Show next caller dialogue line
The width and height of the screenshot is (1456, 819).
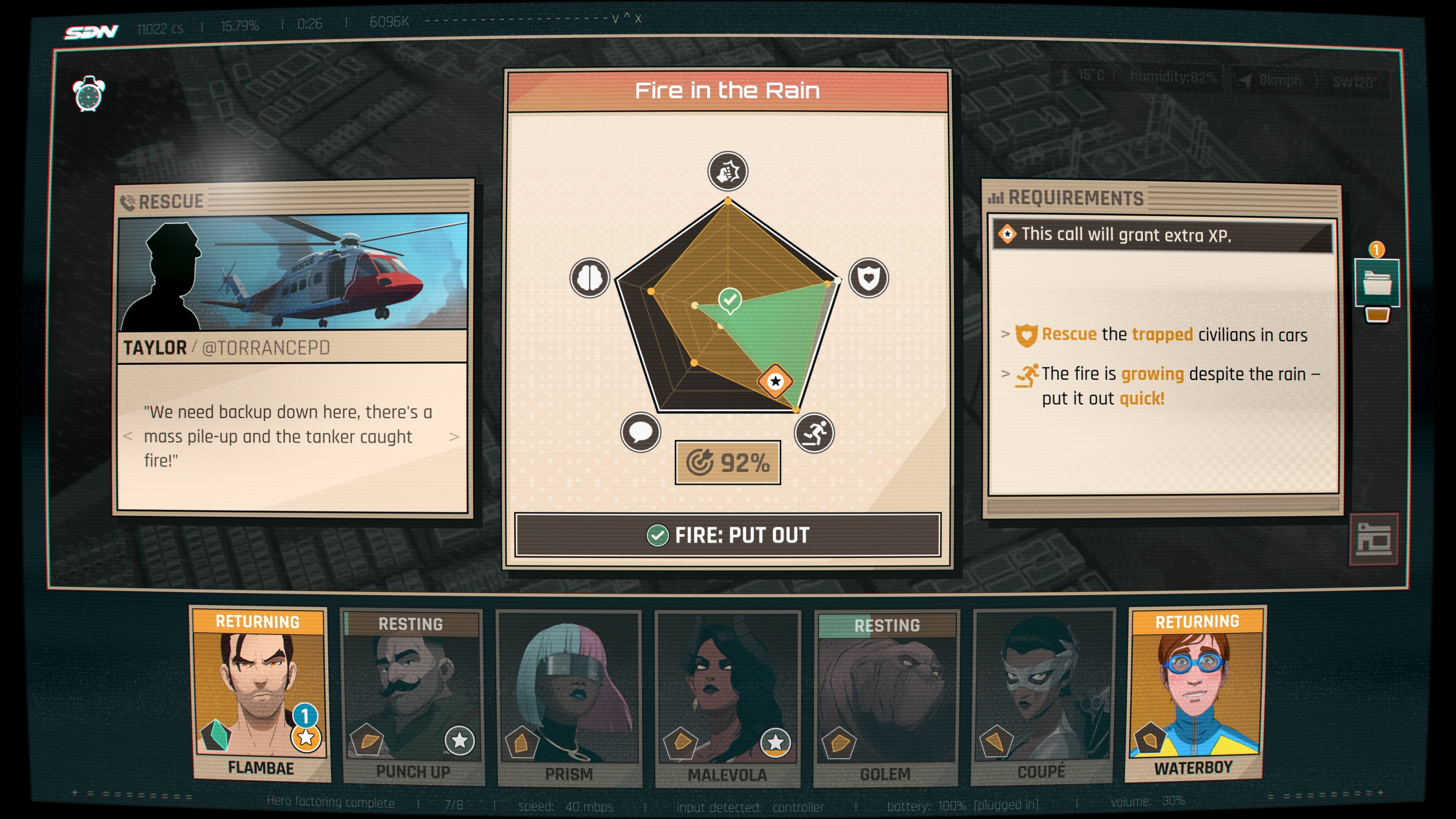coord(454,436)
